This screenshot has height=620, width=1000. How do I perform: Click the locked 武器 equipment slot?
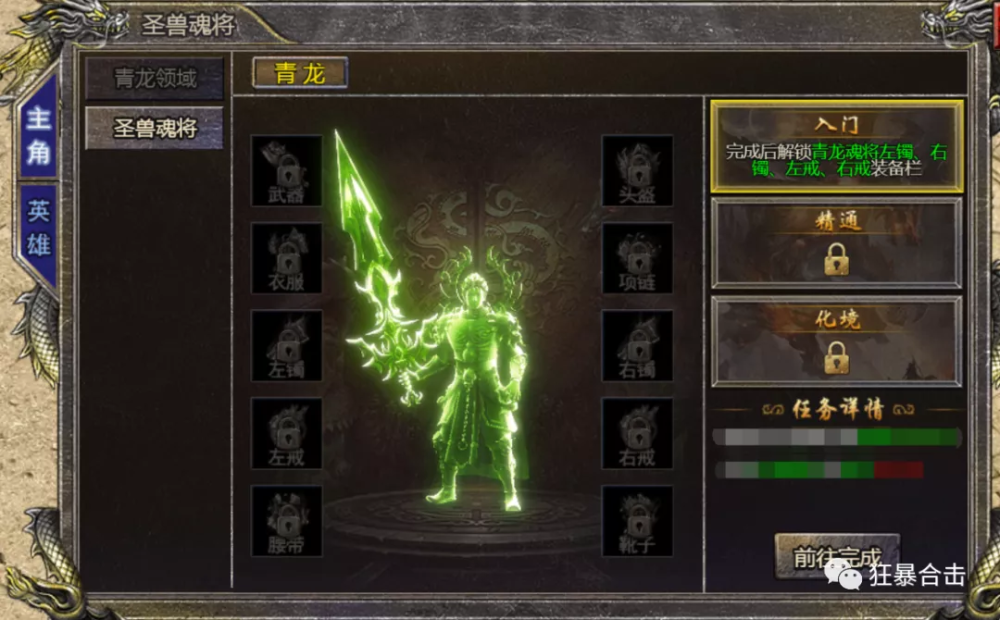287,171
